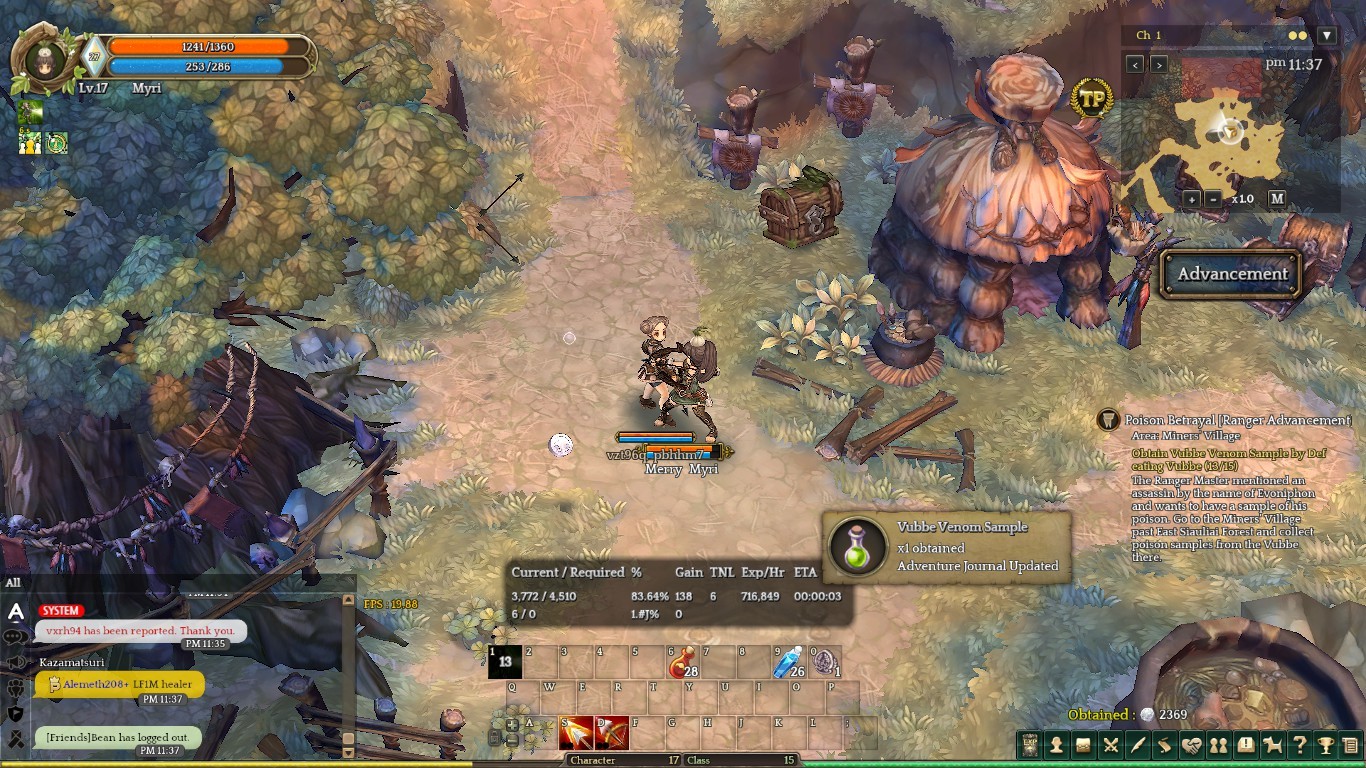
Task: Open the TP shop gold badge
Action: [x=1091, y=99]
